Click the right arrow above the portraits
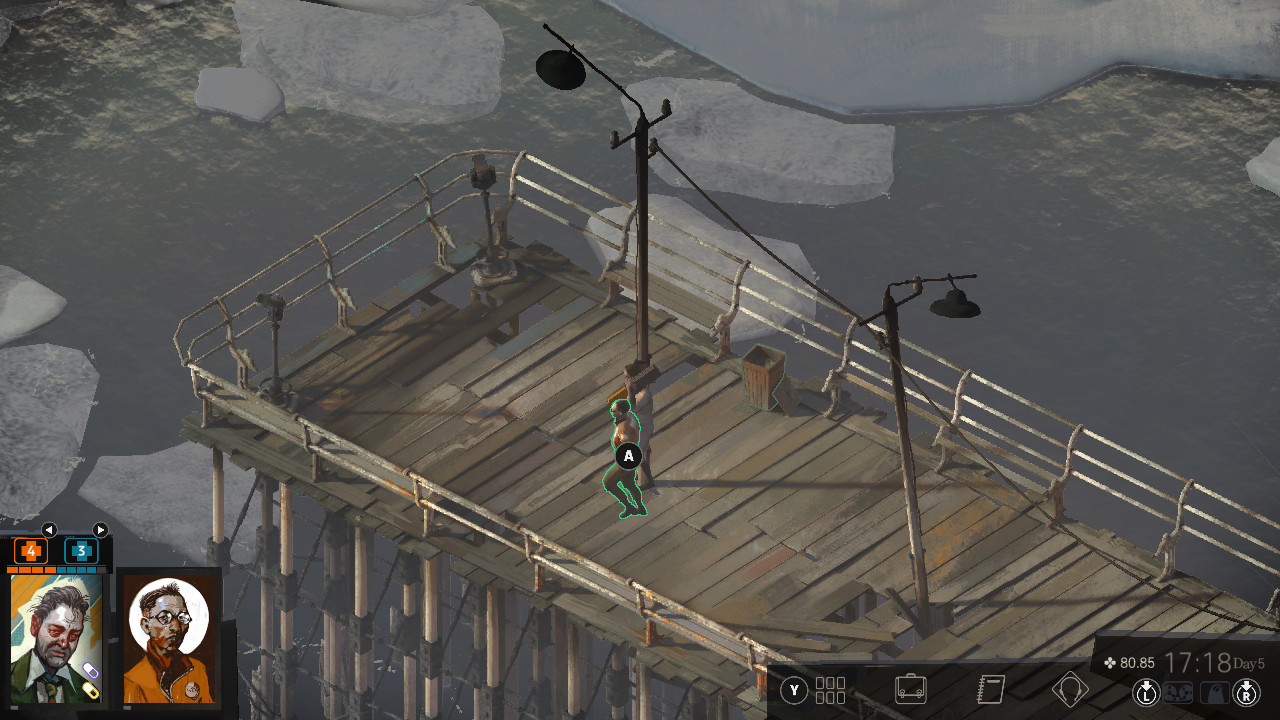This screenshot has height=720, width=1280. (100, 530)
